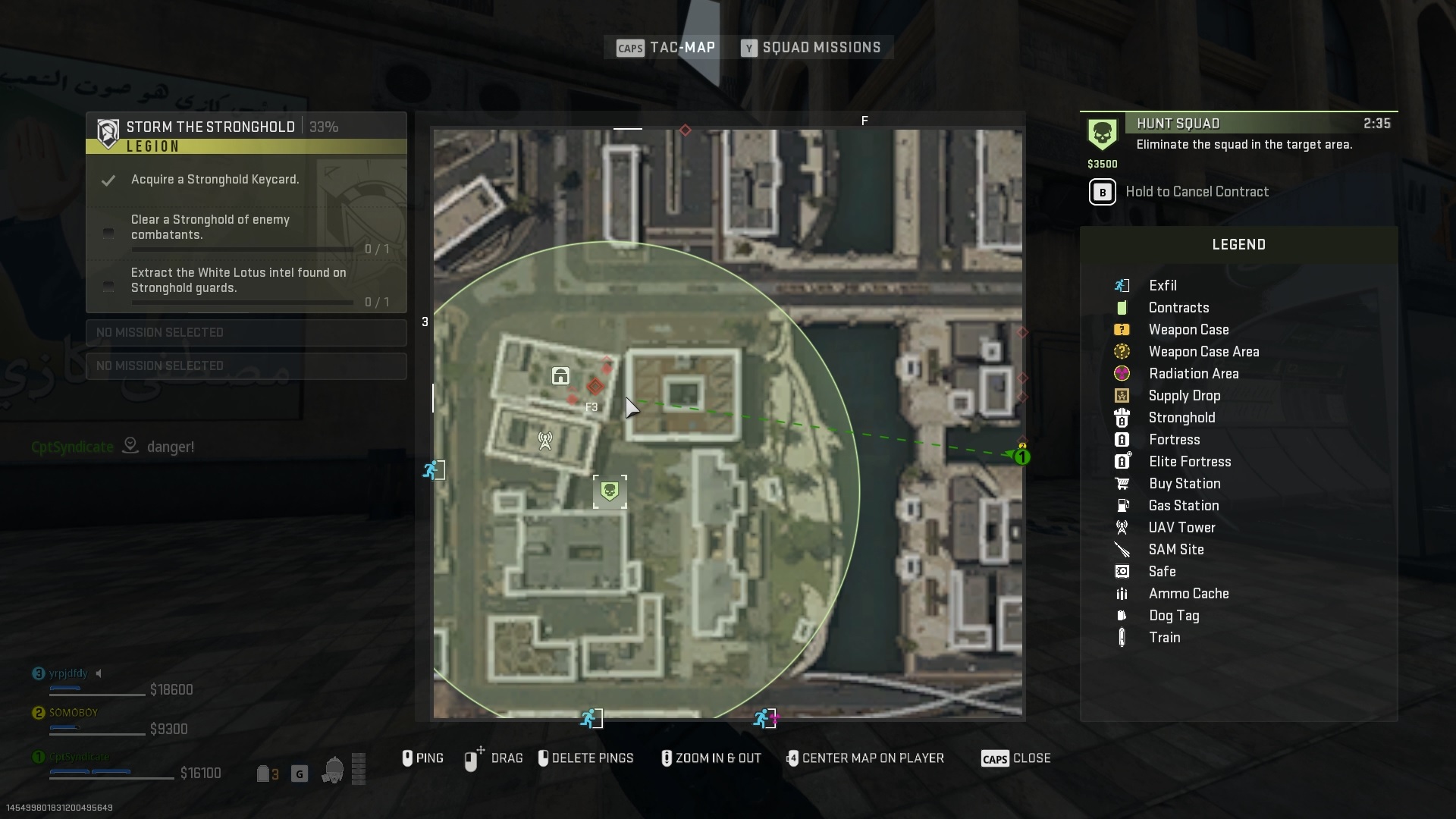Click the completed Acquire Stronghold Keycard checkmark
Viewport: 1456px width, 819px height.
click(x=108, y=180)
